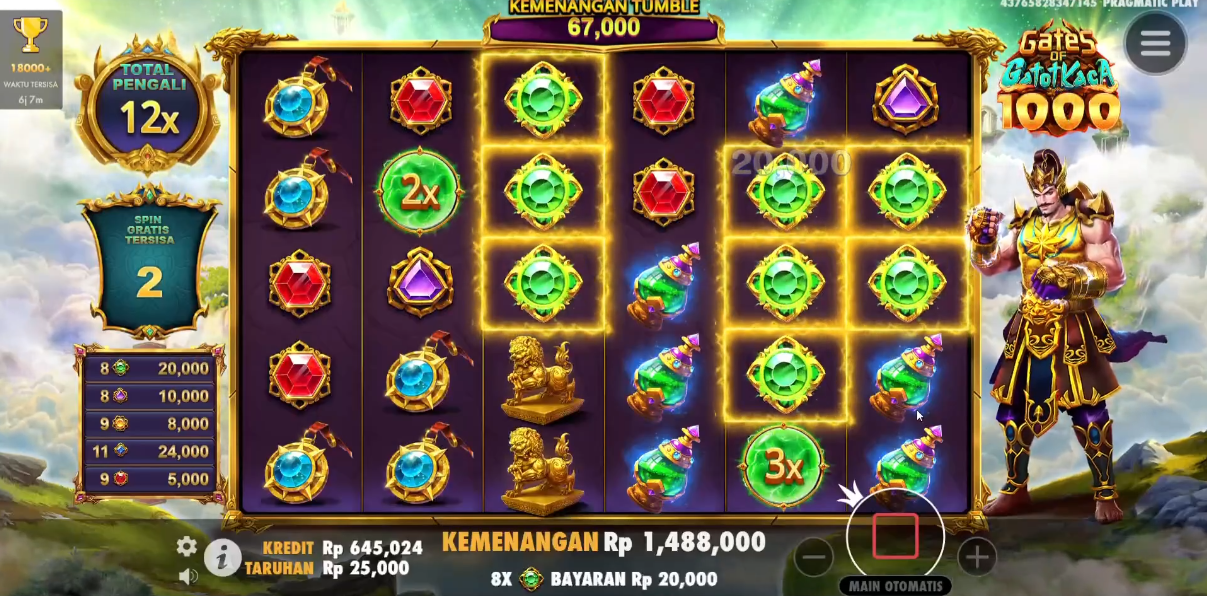Open the hamburger menu

pyautogui.click(x=1155, y=43)
